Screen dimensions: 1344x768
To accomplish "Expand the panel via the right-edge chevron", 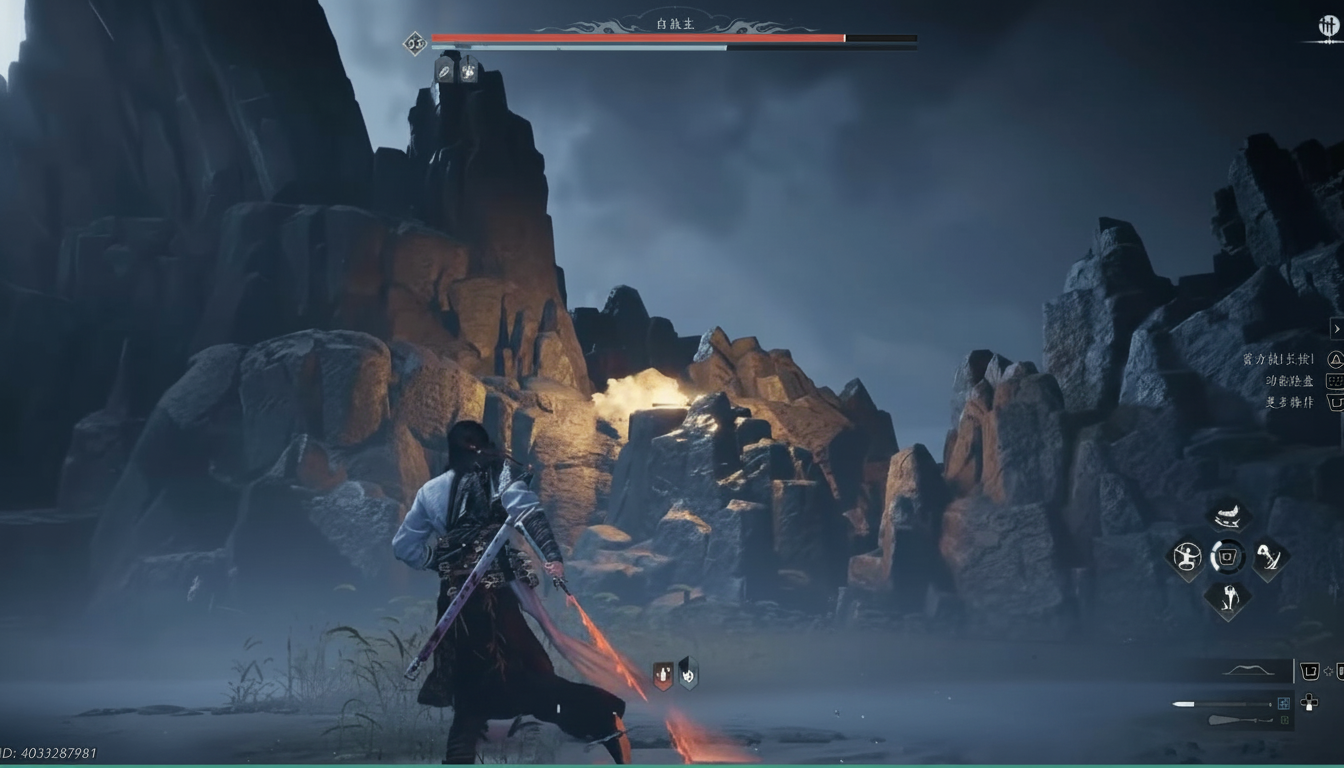I will [x=1337, y=328].
